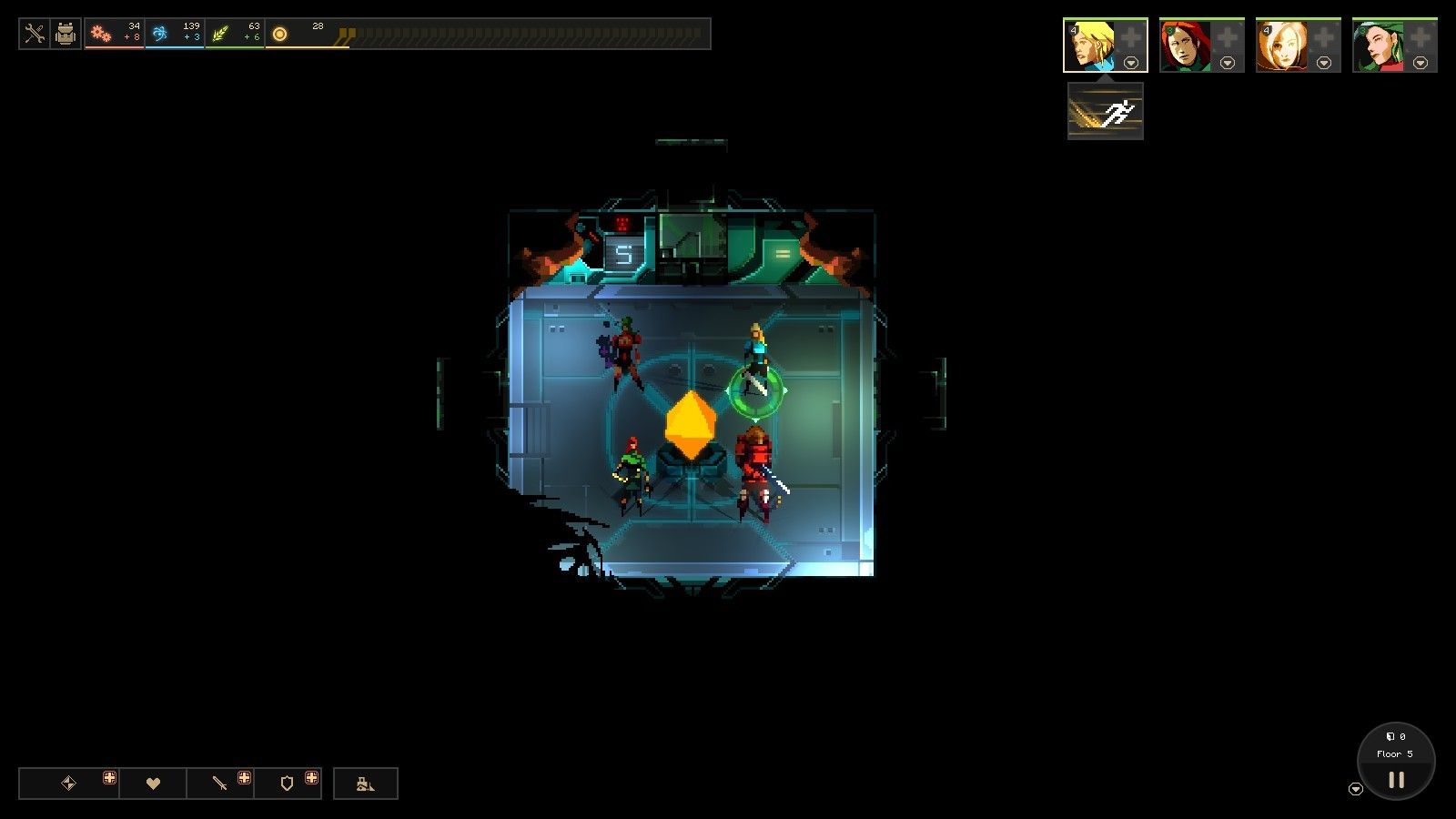This screenshot has width=1456, height=819.
Task: Open the shield defensive module category
Action: [x=287, y=784]
